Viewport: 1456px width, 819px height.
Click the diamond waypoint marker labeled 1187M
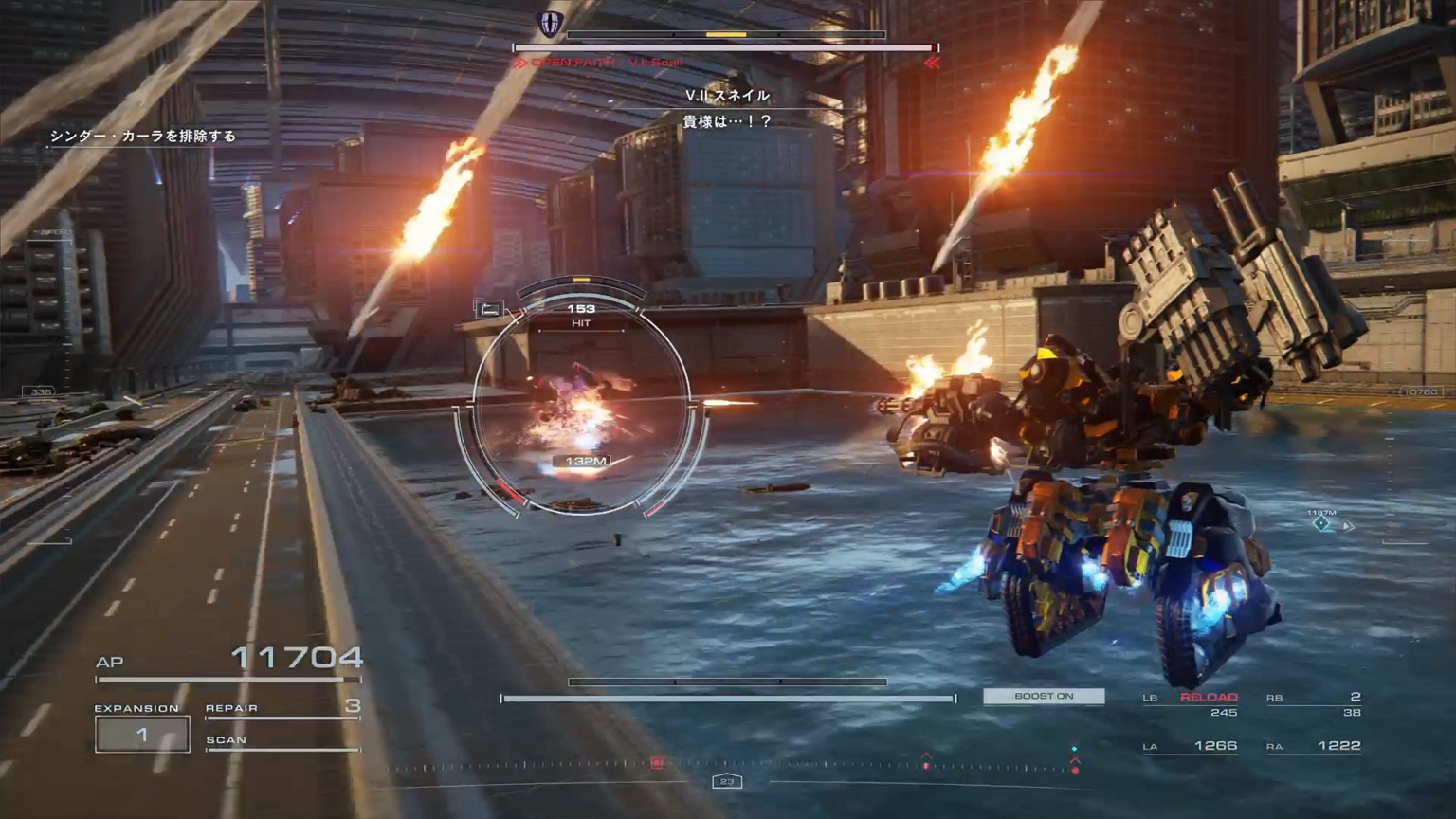click(x=1320, y=523)
